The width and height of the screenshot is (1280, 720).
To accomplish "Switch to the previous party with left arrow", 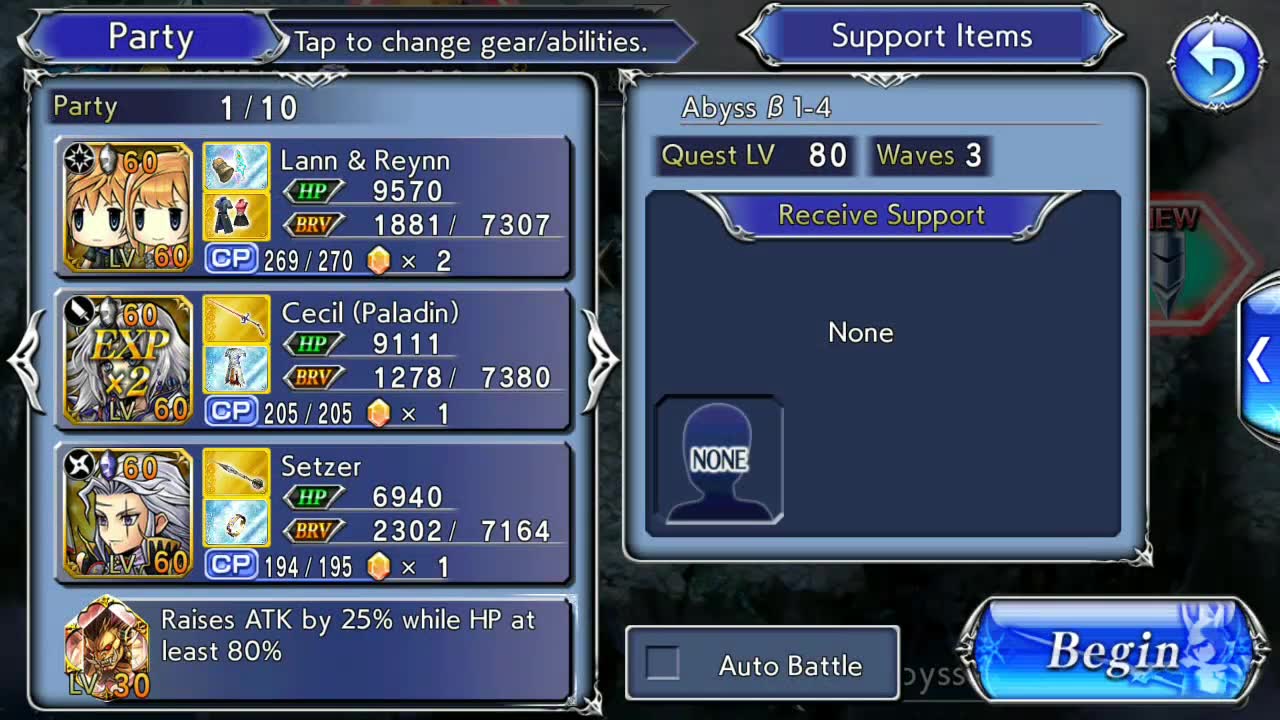I will pos(26,360).
